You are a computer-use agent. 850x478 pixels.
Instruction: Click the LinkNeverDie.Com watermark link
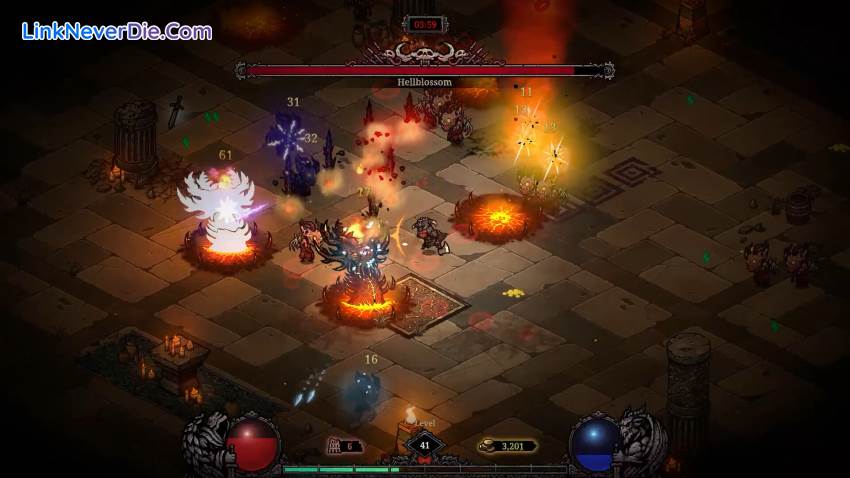pyautogui.click(x=116, y=31)
